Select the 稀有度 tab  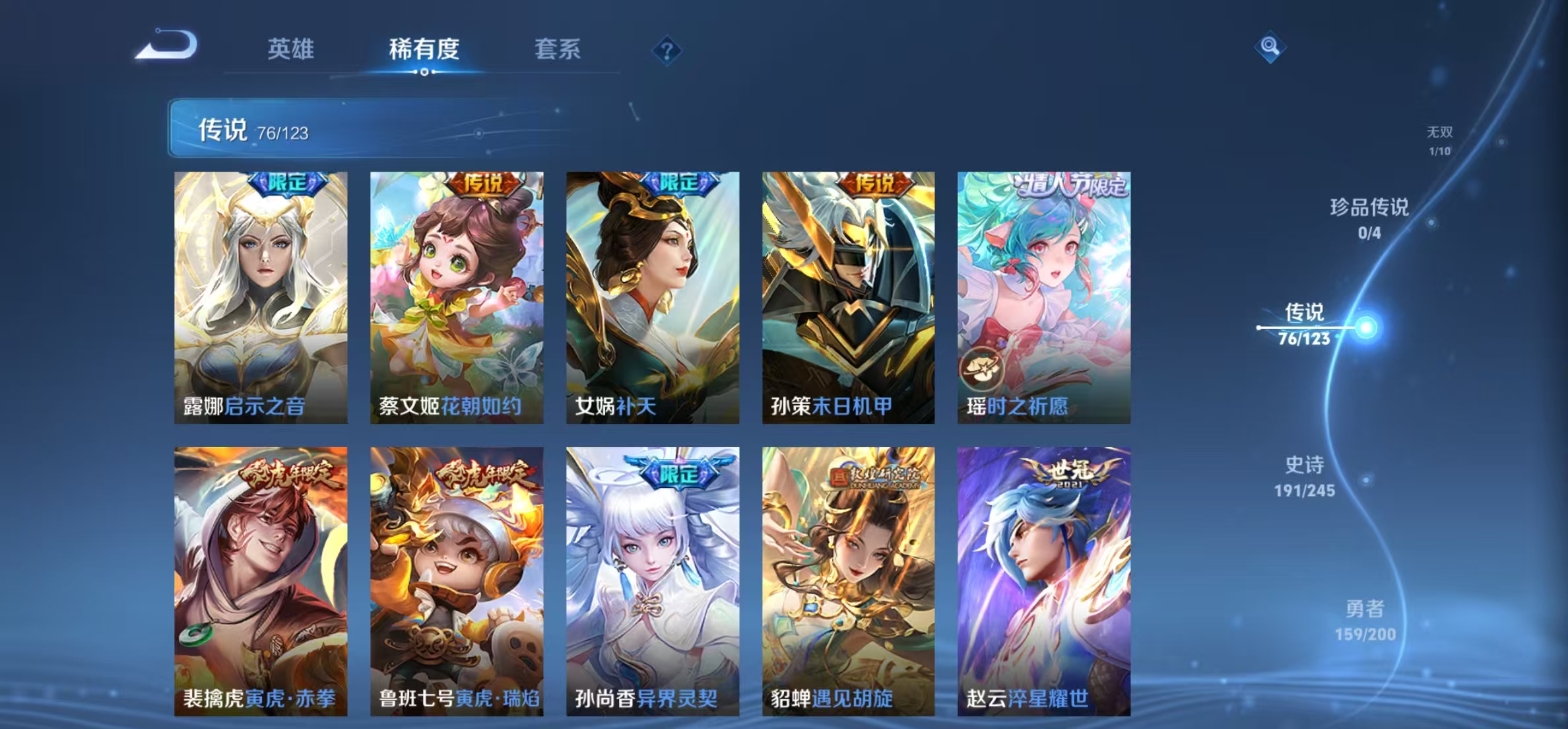[425, 49]
